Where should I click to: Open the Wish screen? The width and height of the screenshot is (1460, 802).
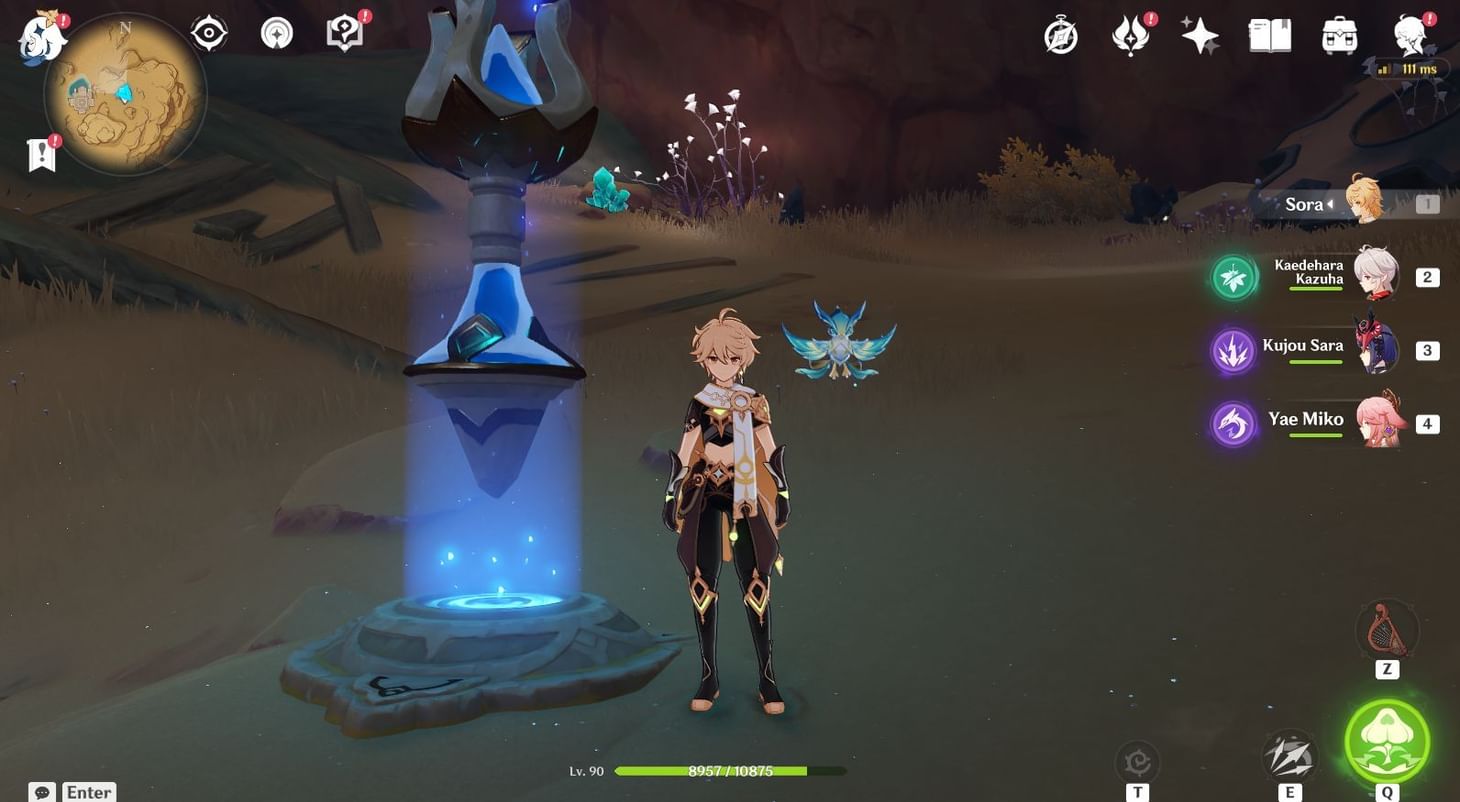(x=1200, y=36)
